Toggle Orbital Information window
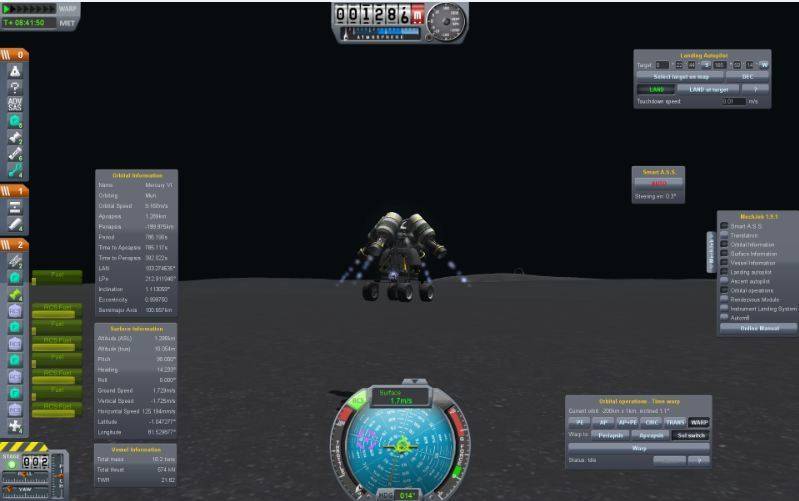This screenshot has width=799, height=501. tap(724, 244)
